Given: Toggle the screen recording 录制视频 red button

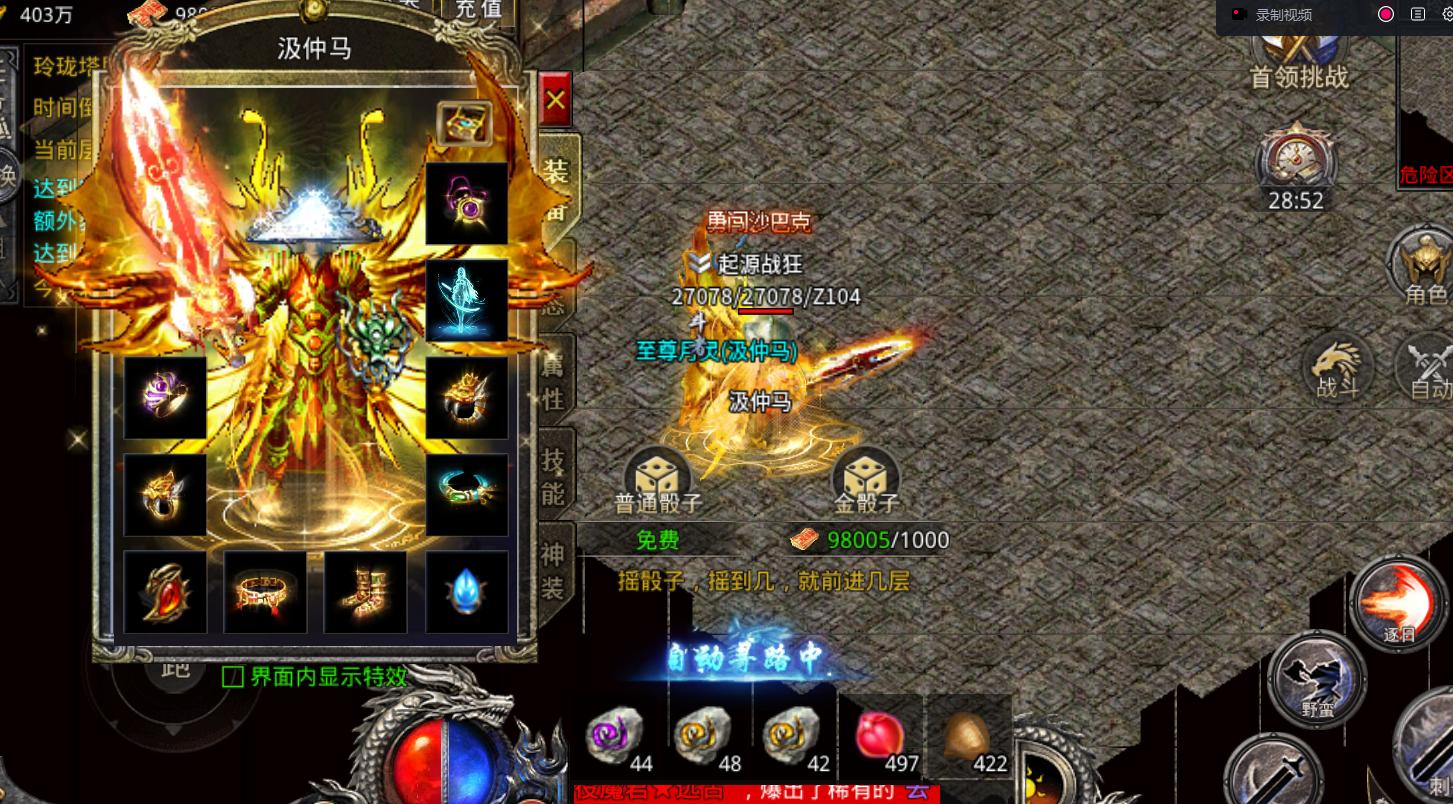Looking at the screenshot, I should (x=1385, y=14).
